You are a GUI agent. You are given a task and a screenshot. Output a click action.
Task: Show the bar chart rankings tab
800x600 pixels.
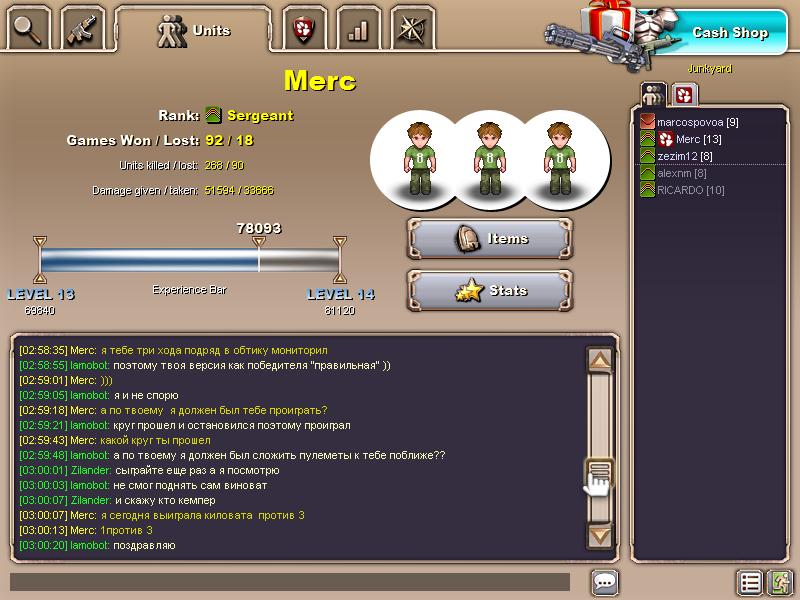click(x=357, y=30)
